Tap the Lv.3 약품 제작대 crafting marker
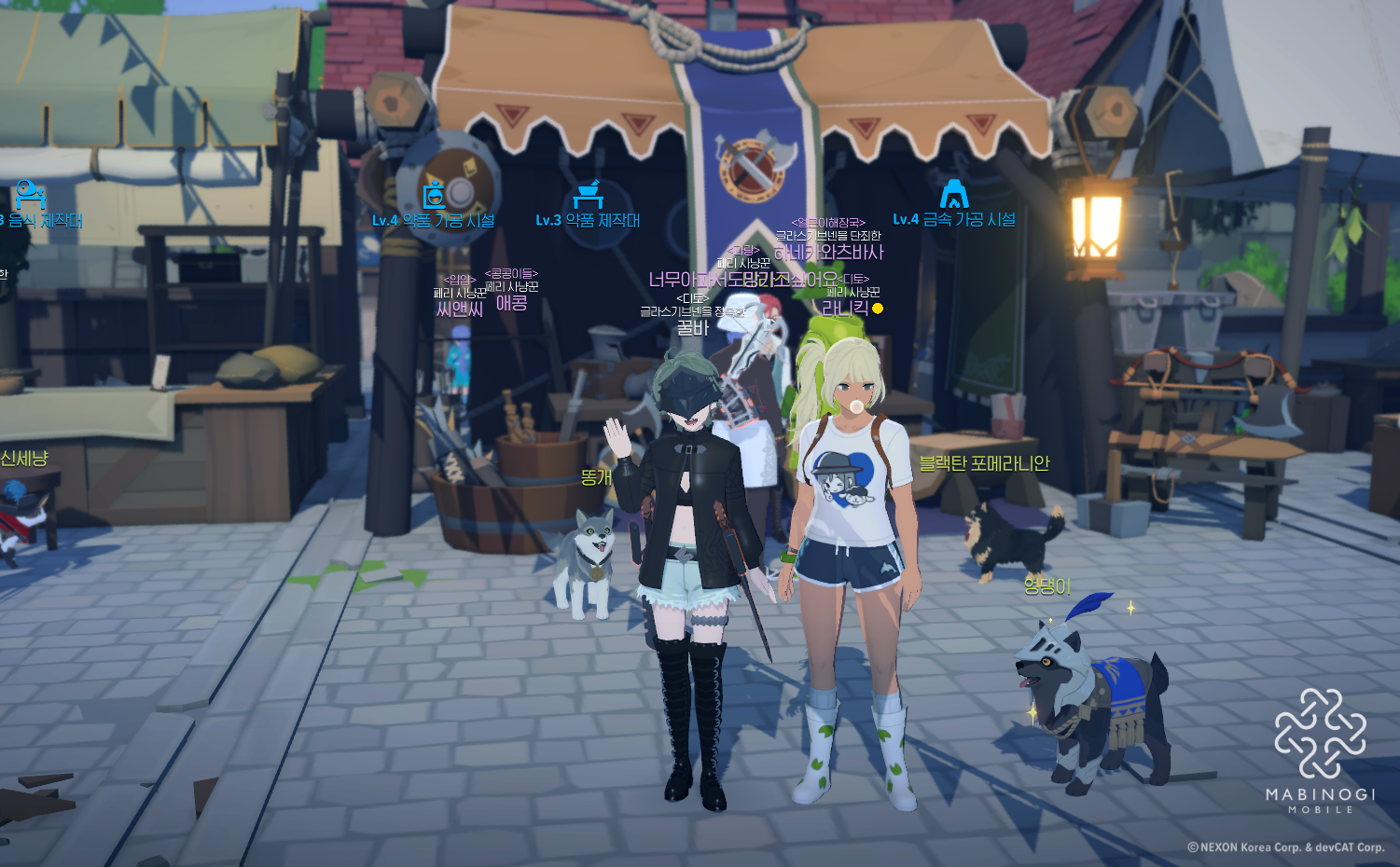 click(588, 196)
